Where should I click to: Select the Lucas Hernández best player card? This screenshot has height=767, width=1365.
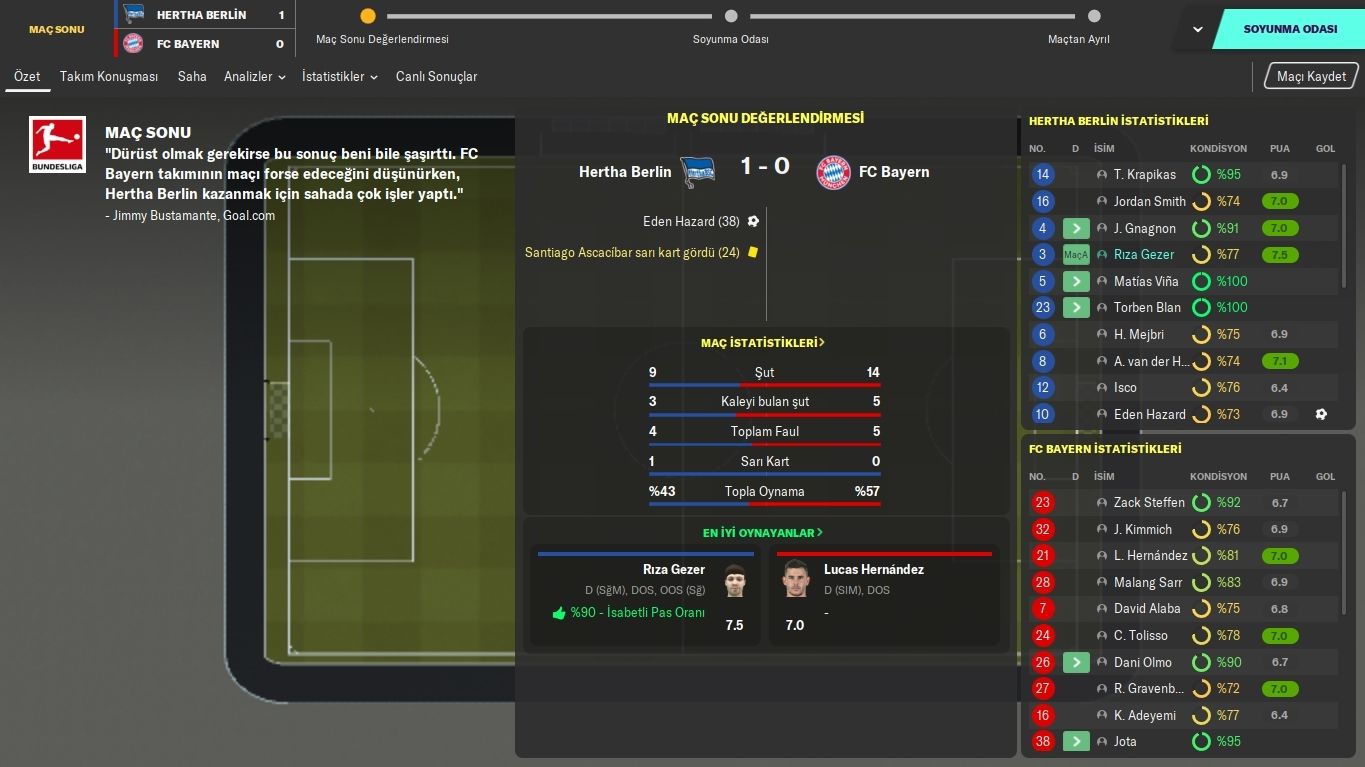[x=883, y=595]
